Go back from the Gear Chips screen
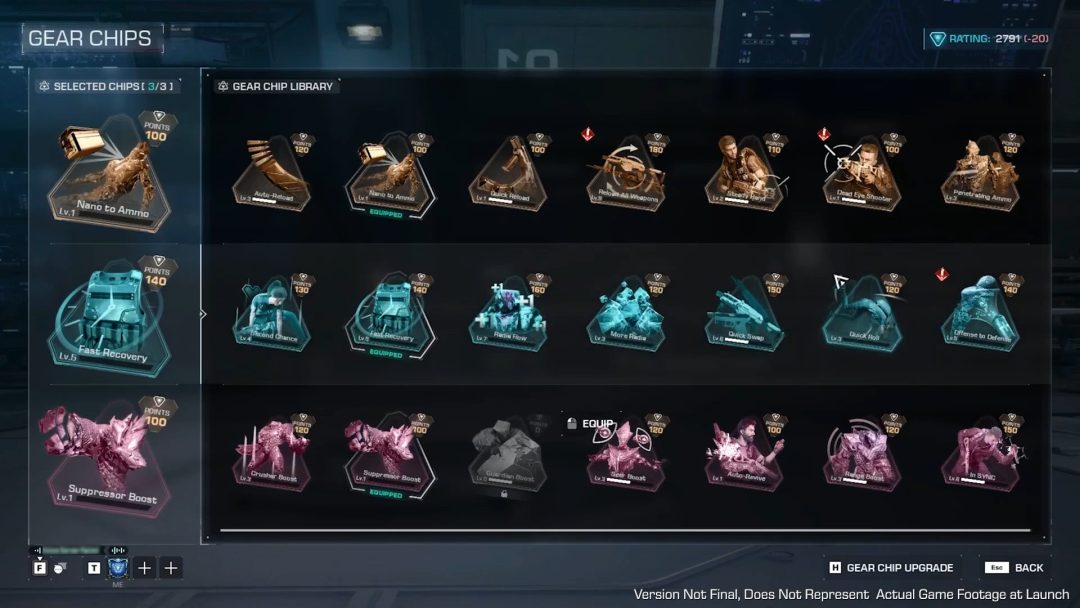Screen dimensions: 1080x608 [1015, 568]
